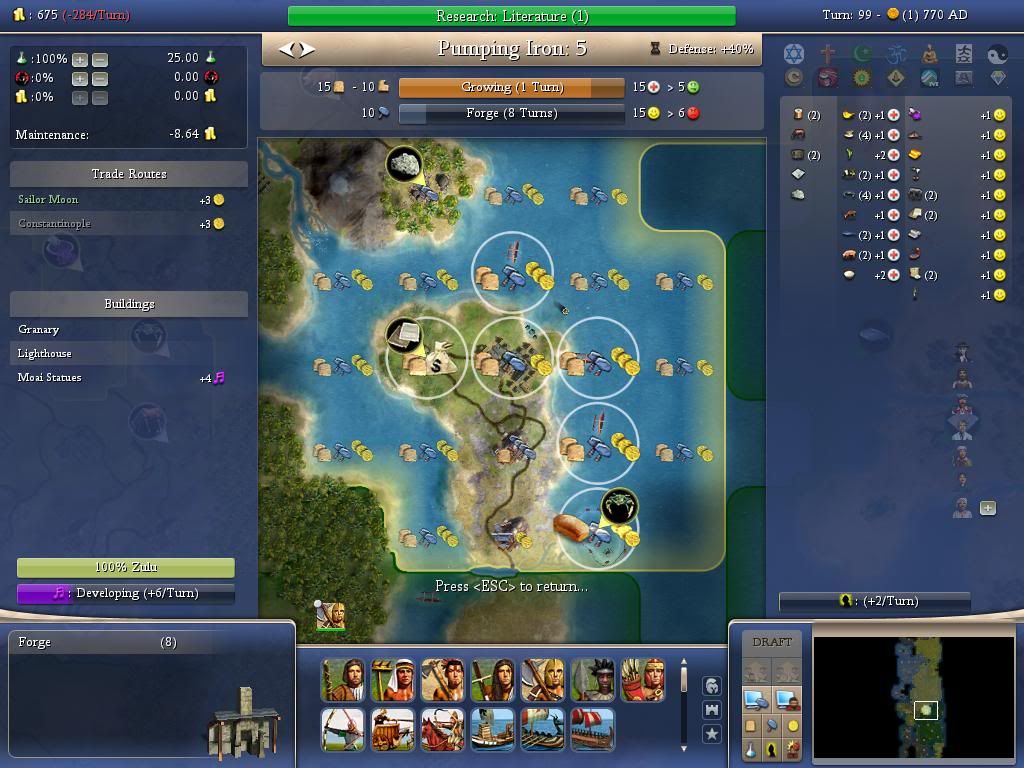Image resolution: width=1024 pixels, height=768 pixels.
Task: Select Granary in the Buildings list
Action: [39, 329]
